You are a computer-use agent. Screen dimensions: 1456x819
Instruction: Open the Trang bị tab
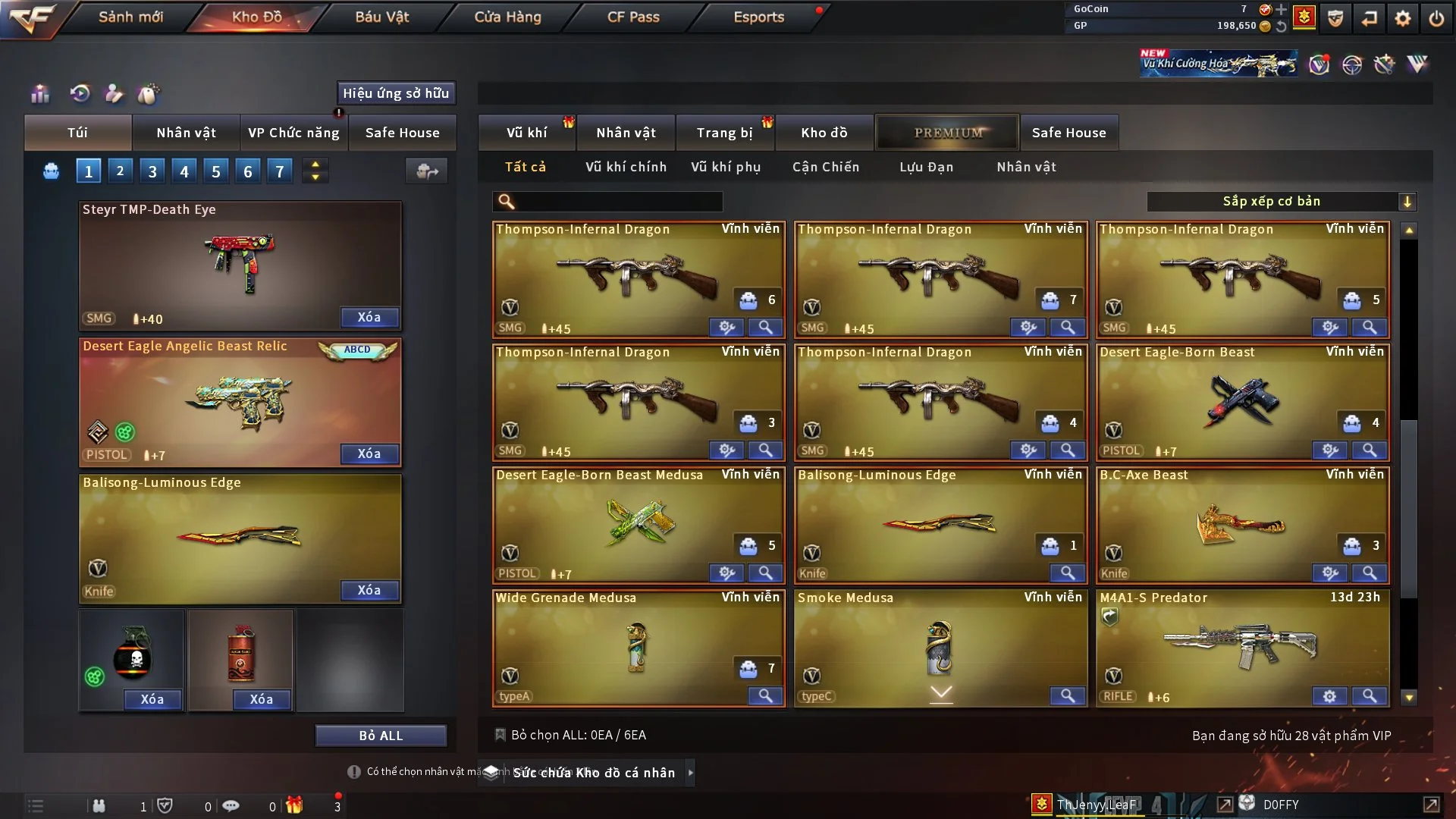(x=724, y=133)
